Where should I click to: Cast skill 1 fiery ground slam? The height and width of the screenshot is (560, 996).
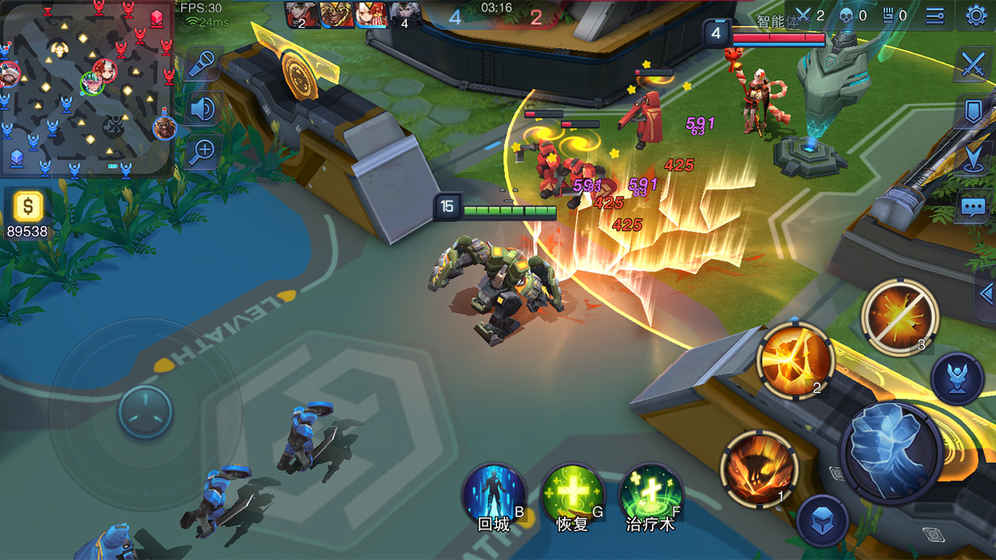coord(759,467)
